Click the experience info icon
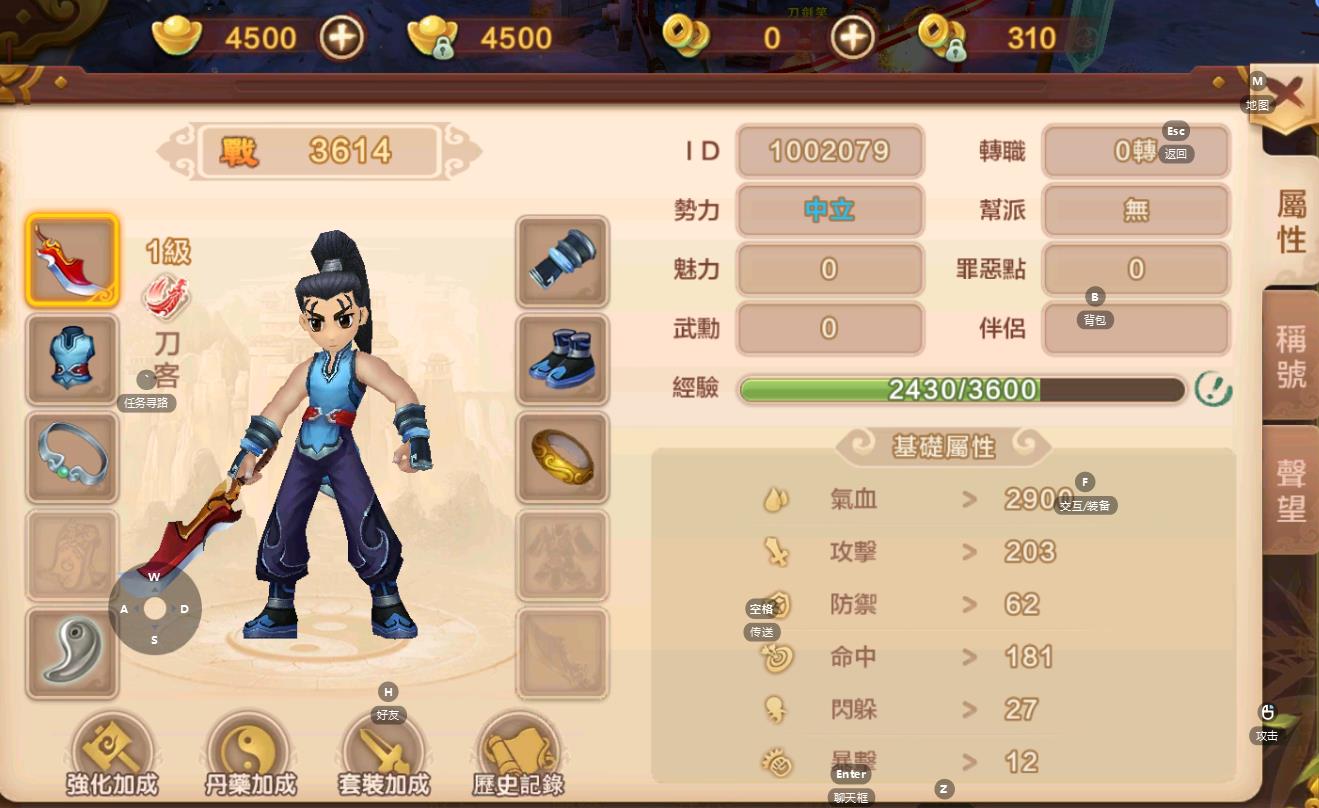The height and width of the screenshot is (808, 1319). pos(1213,389)
